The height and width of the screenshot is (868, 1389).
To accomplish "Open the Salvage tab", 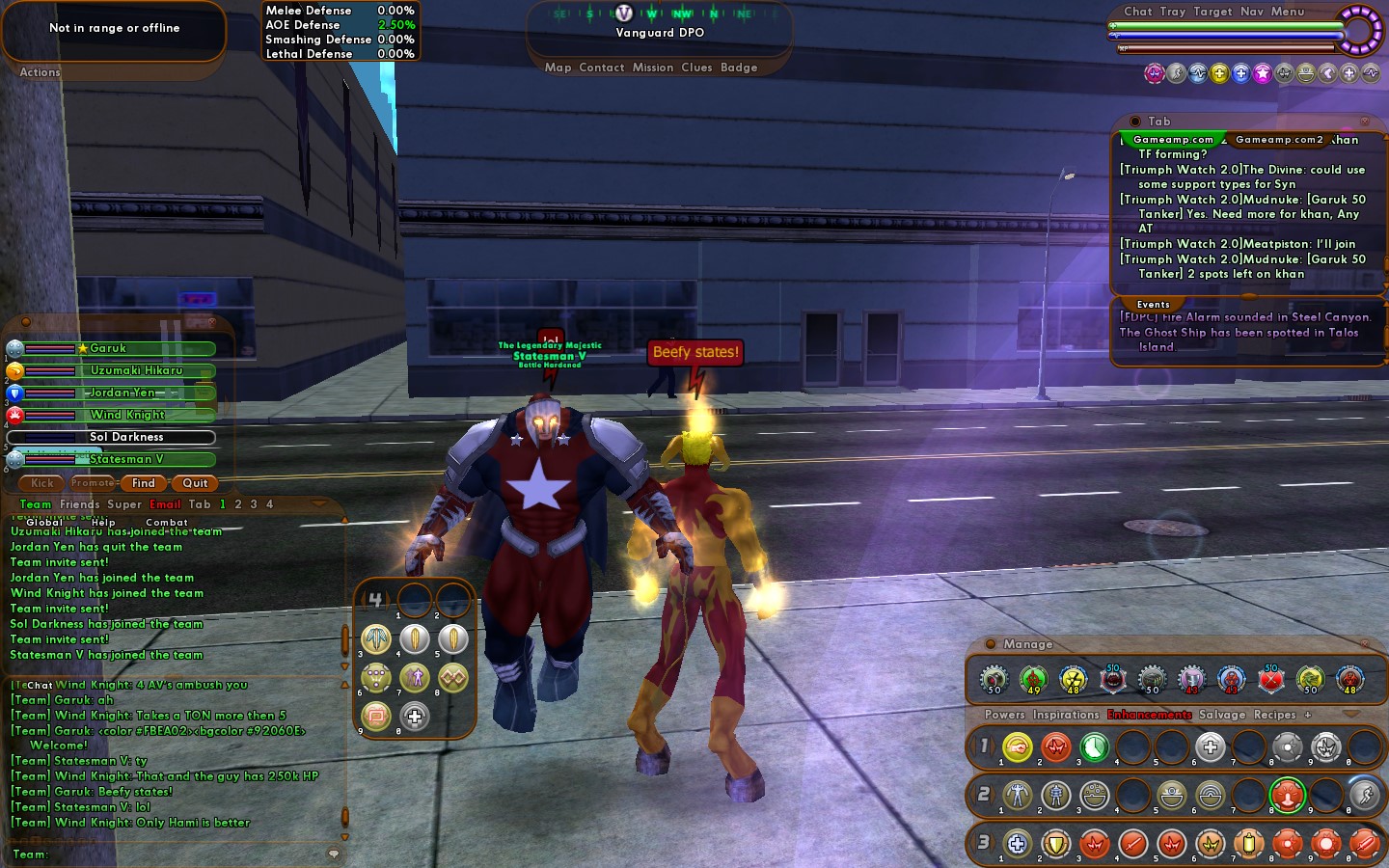I will [x=1222, y=715].
